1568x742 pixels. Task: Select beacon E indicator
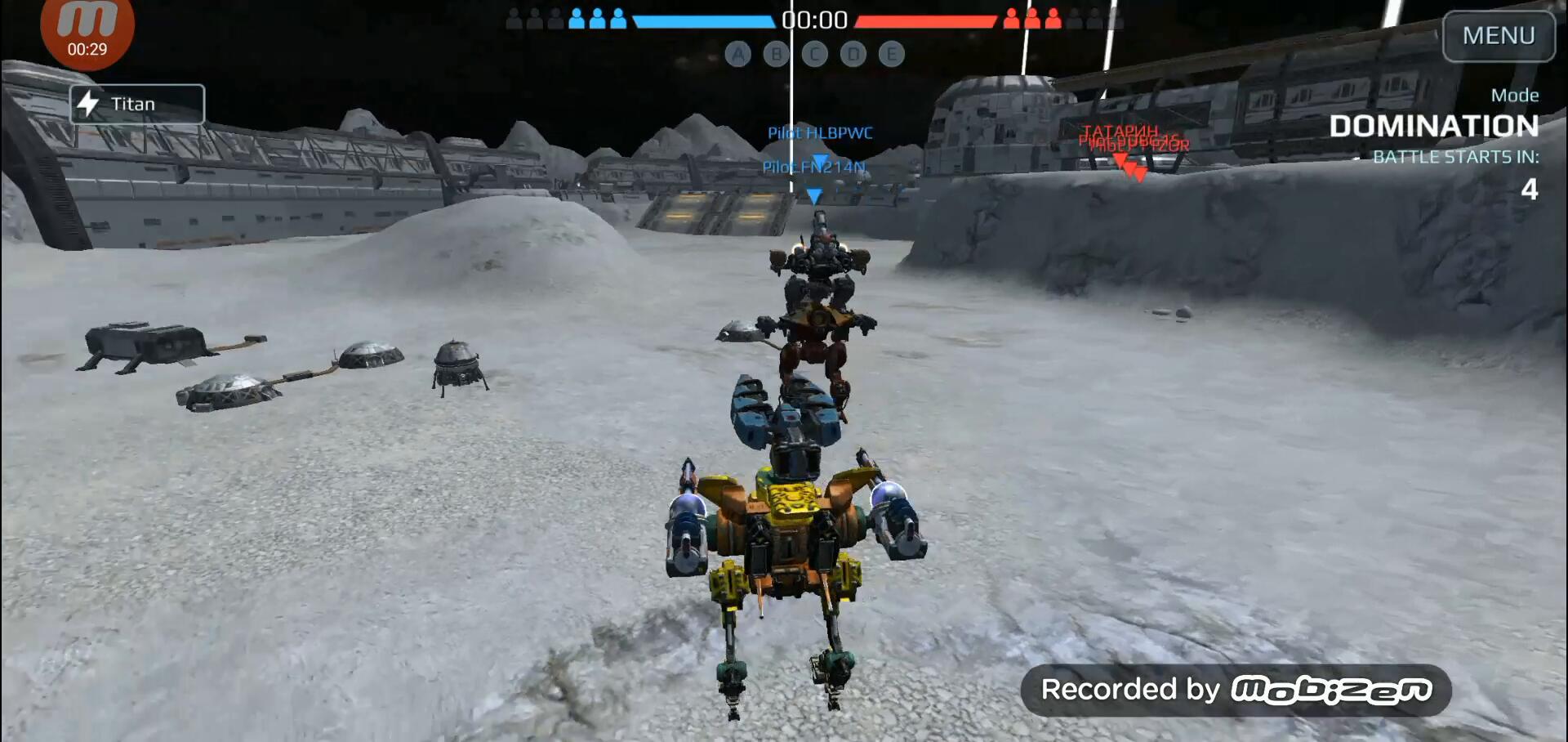pyautogui.click(x=892, y=55)
